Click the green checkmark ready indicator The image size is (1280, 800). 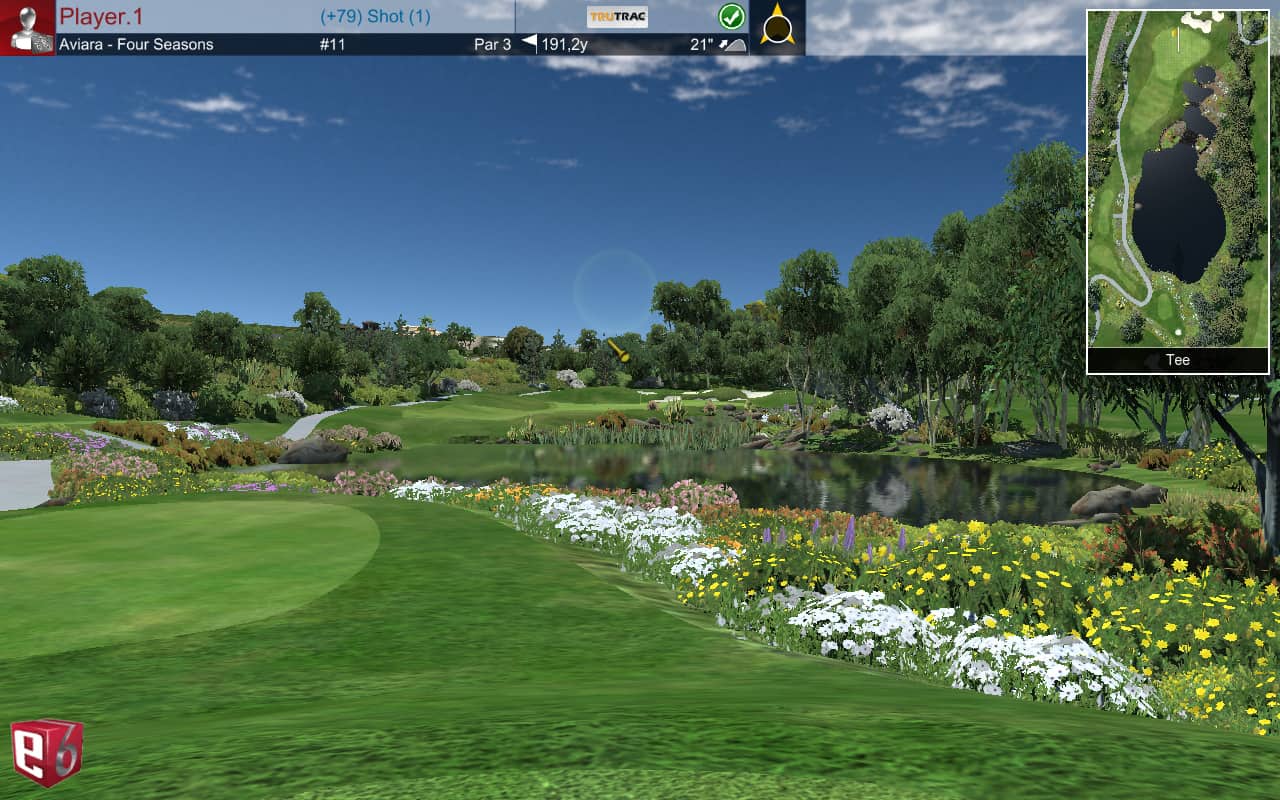732,17
